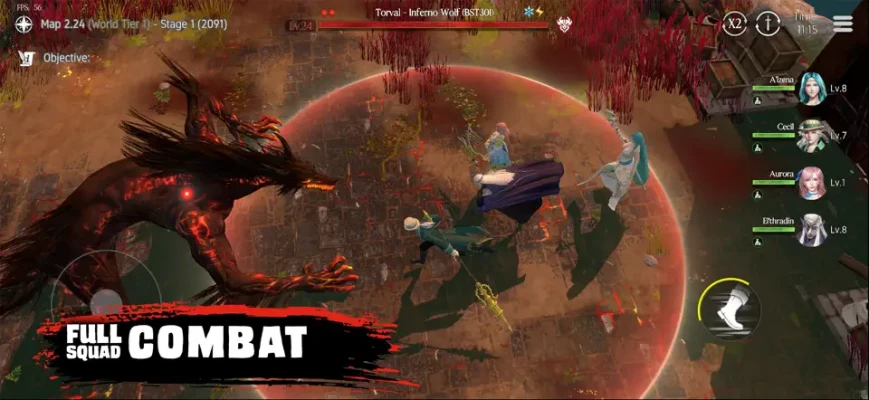The height and width of the screenshot is (400, 869).
Task: Select Cecil's portrait
Action: 811,135
